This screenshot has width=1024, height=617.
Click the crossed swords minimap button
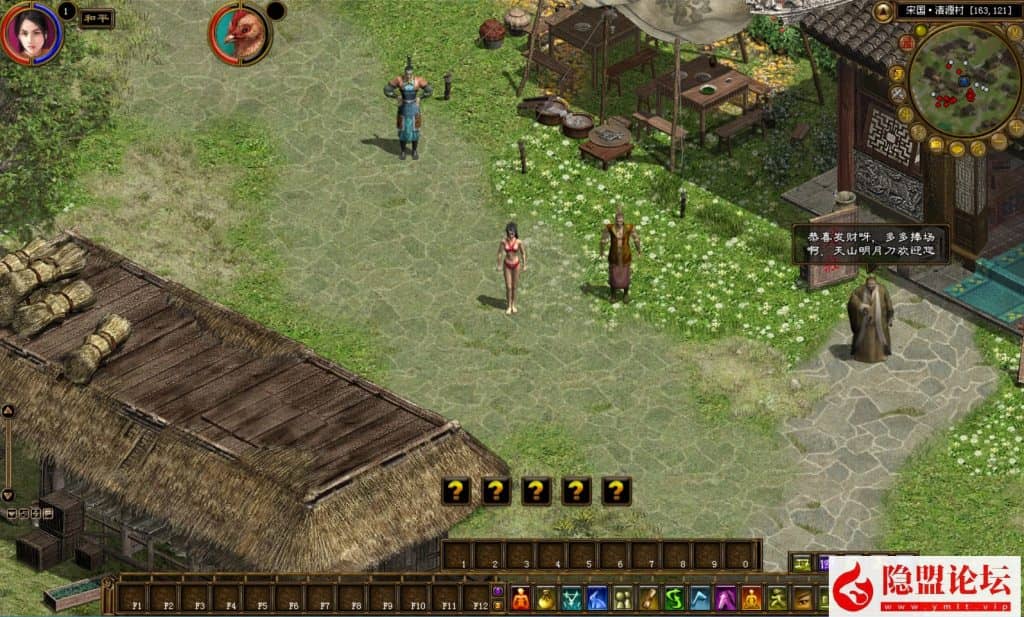[898, 95]
